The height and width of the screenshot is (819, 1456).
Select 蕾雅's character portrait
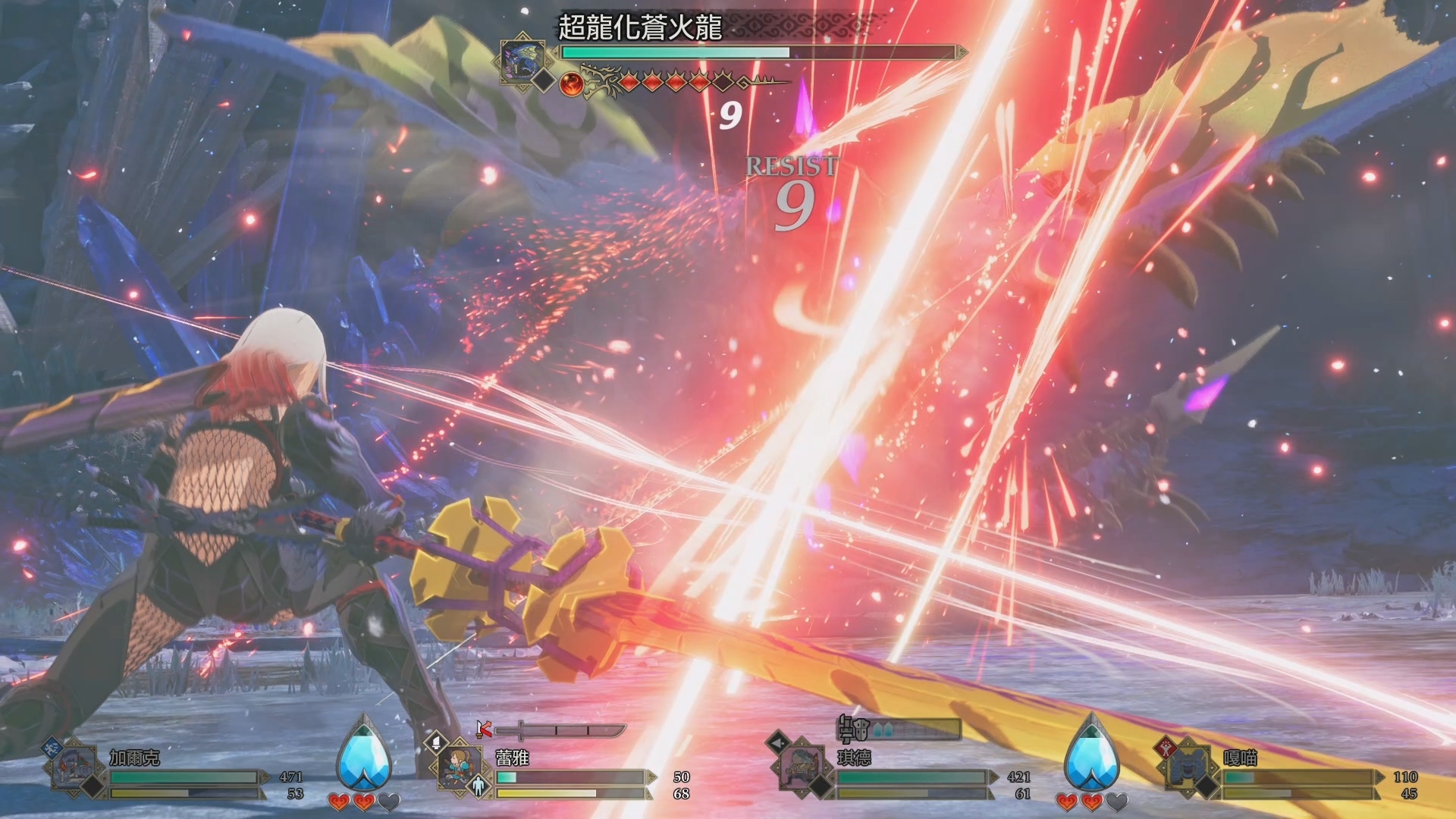point(460,767)
